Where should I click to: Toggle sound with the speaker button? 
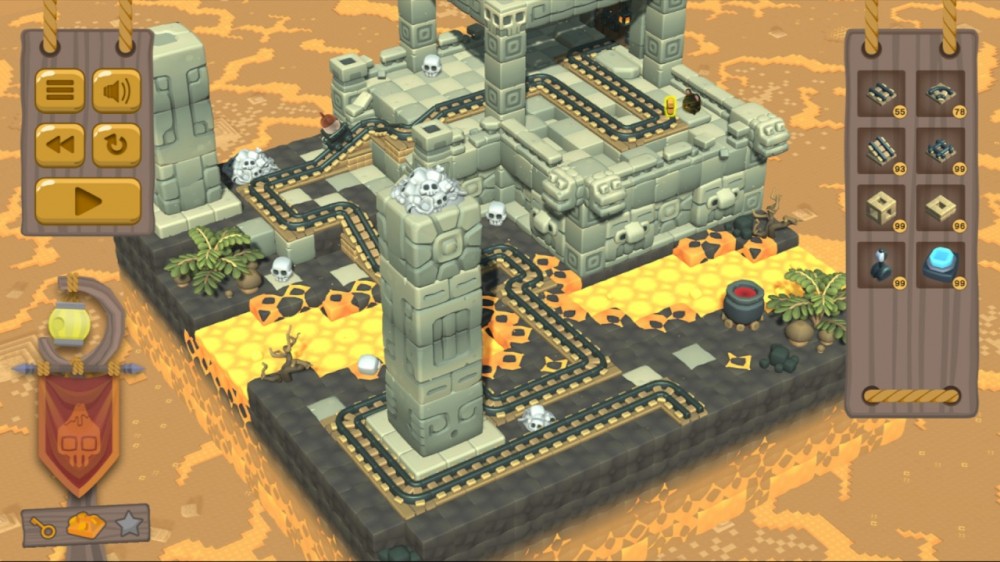click(117, 91)
